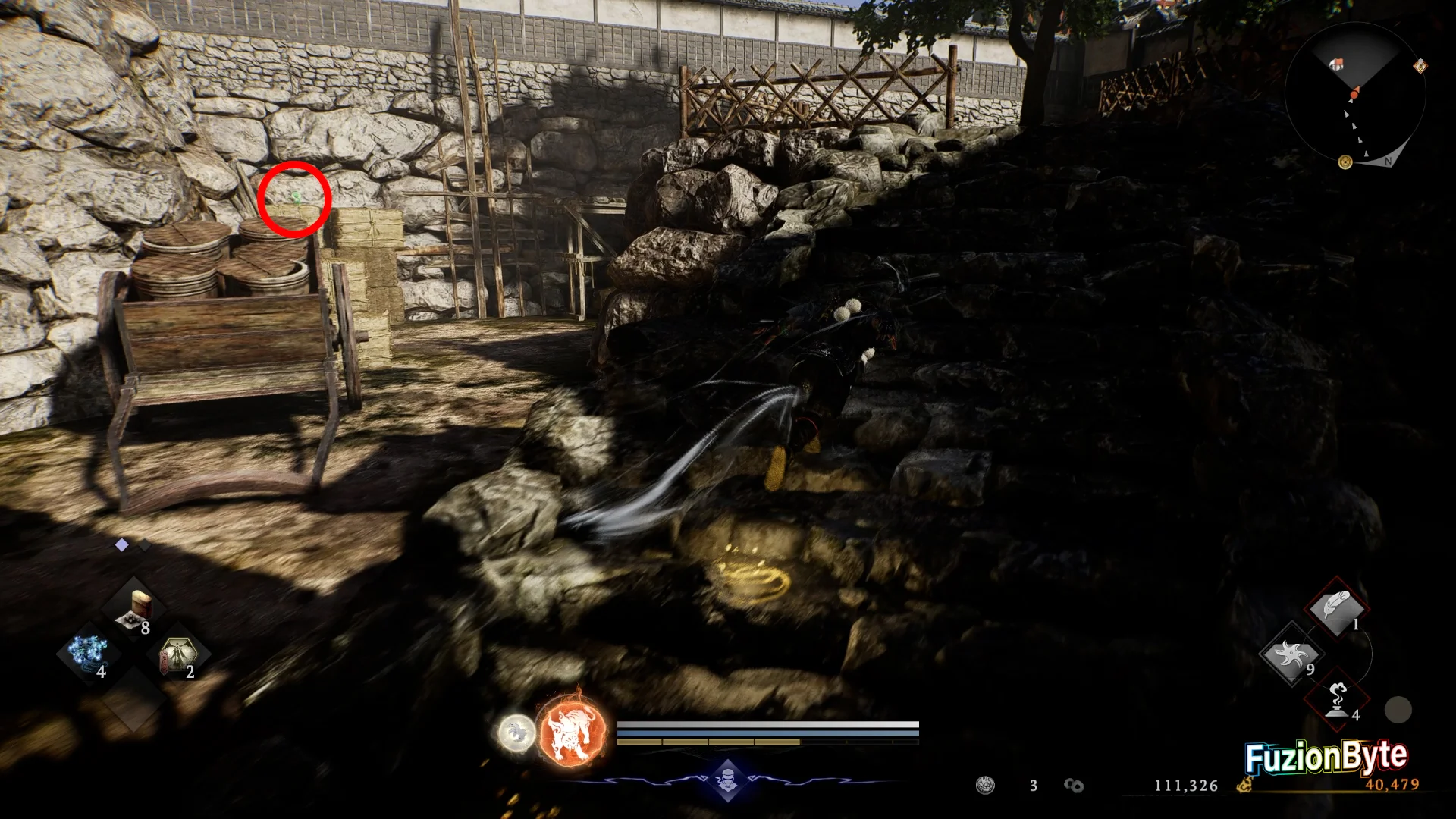
Task: Click the yellow circular marker on minimap
Action: [1345, 162]
